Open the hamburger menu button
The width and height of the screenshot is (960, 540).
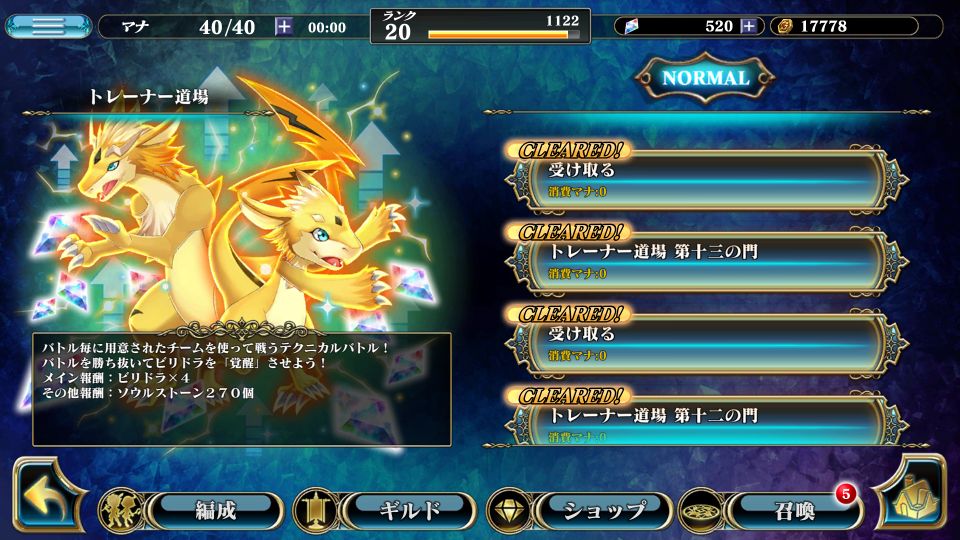click(47, 26)
